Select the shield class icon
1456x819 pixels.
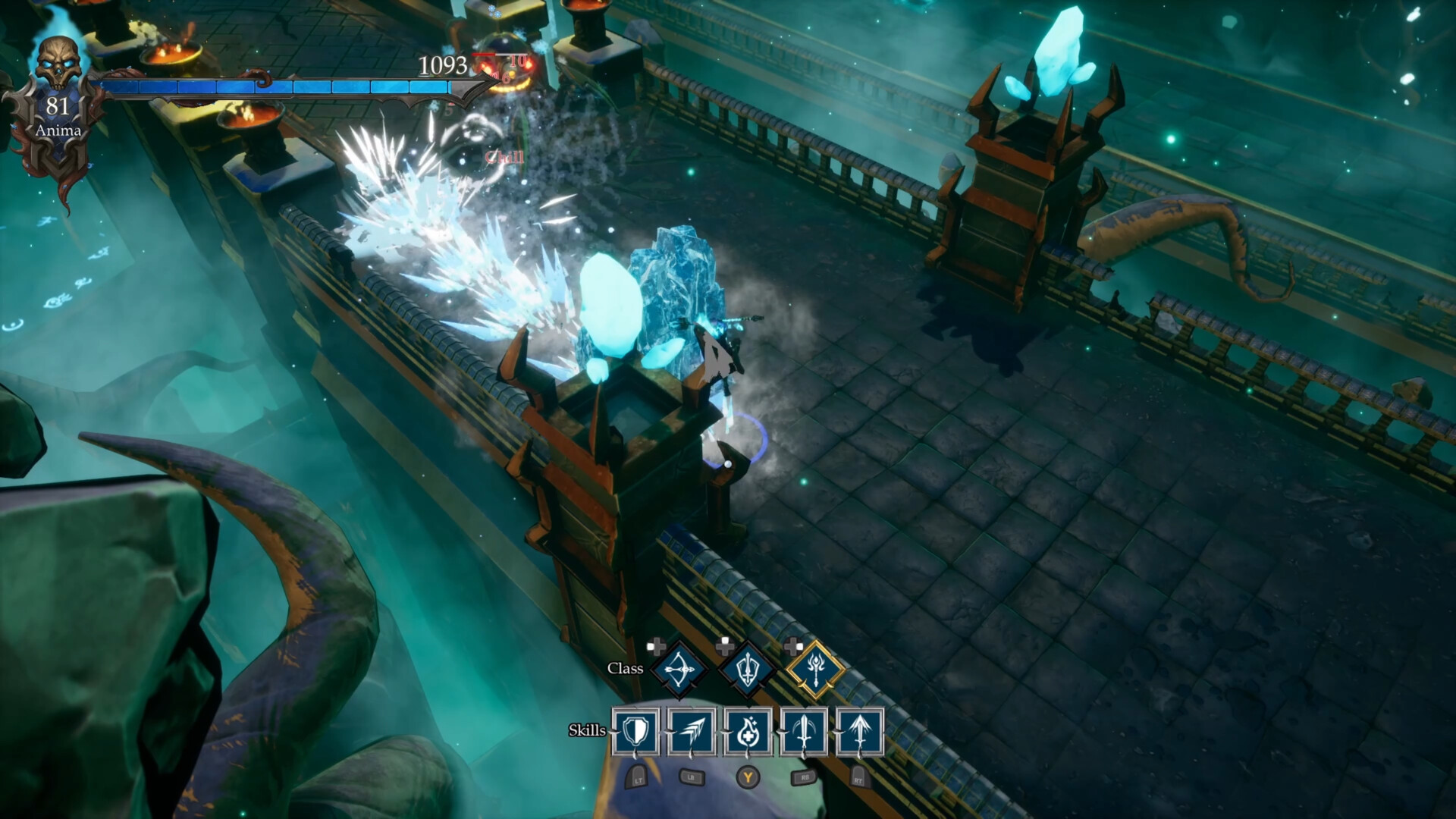tap(748, 669)
